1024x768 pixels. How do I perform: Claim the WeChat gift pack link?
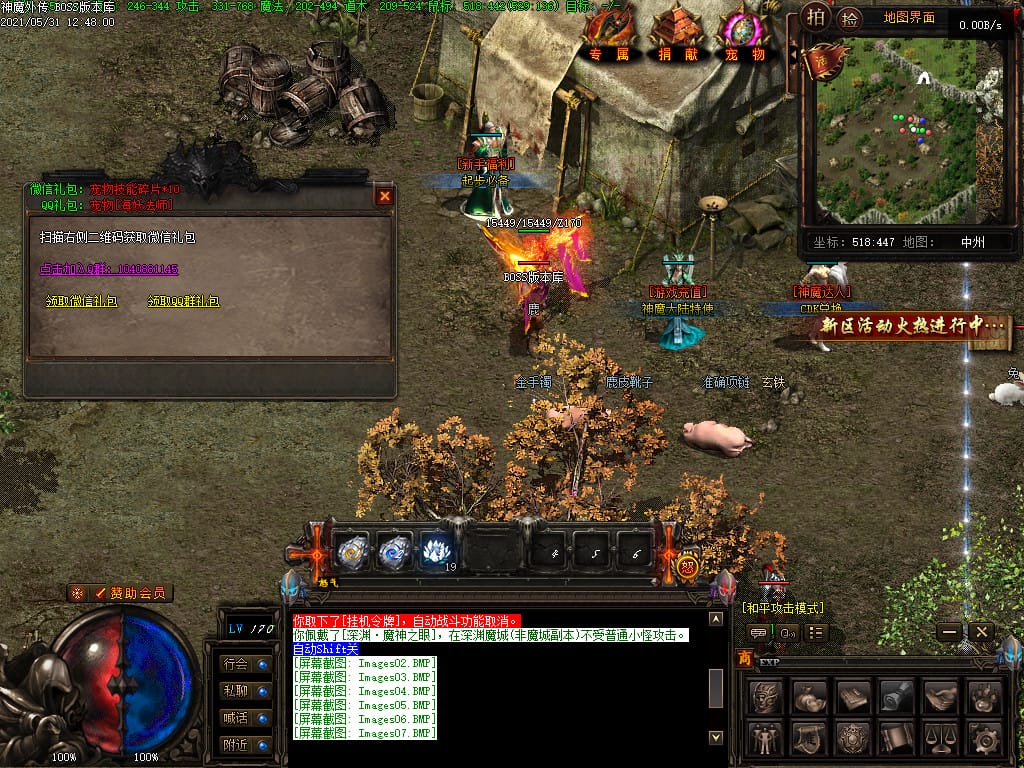point(81,301)
